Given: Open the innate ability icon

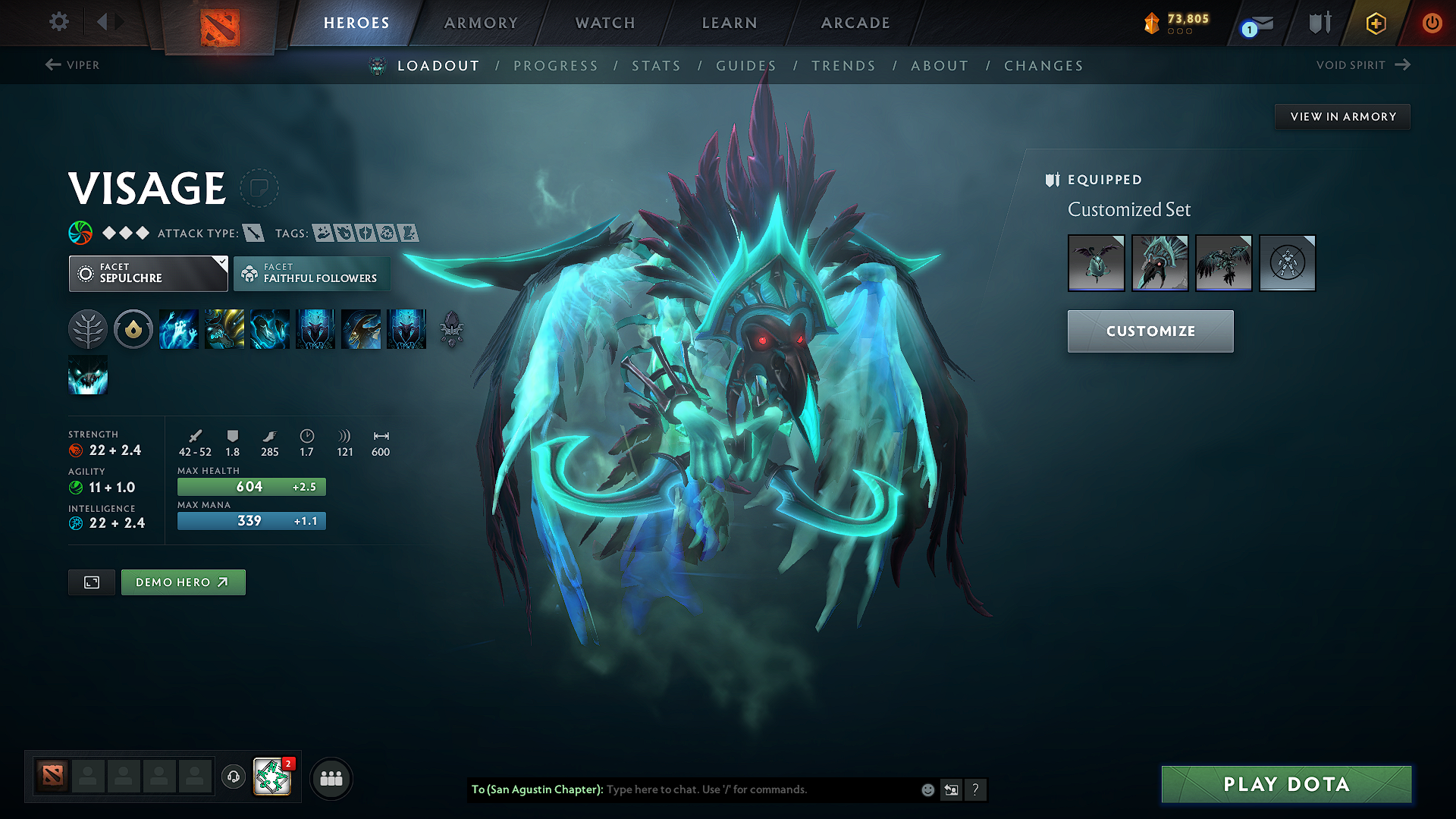Looking at the screenshot, I should pos(133,328).
